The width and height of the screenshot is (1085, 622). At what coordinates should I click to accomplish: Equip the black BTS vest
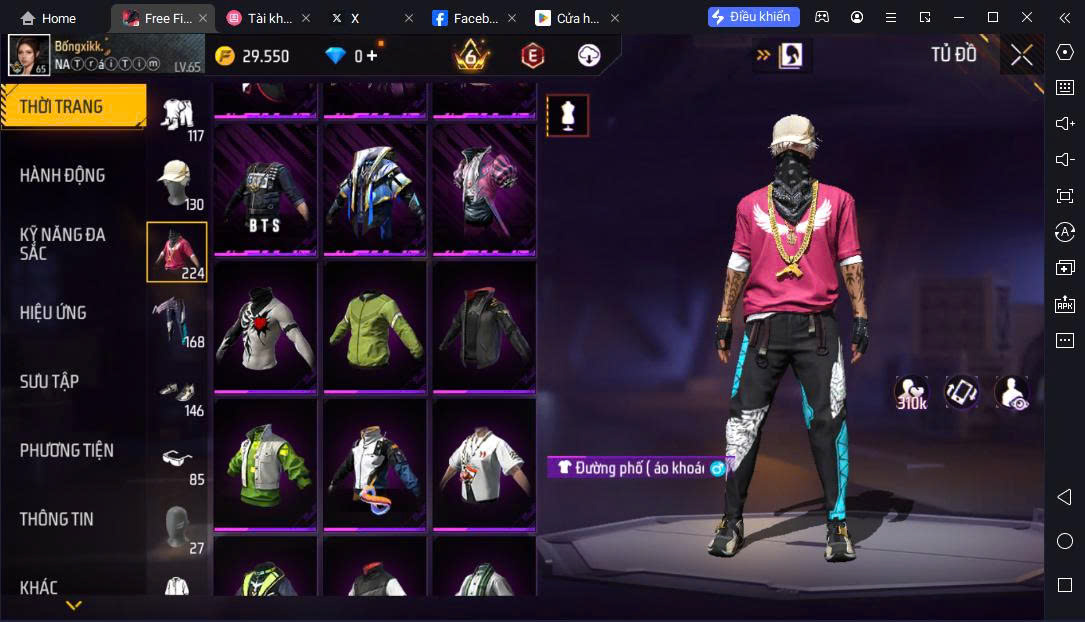coord(265,190)
